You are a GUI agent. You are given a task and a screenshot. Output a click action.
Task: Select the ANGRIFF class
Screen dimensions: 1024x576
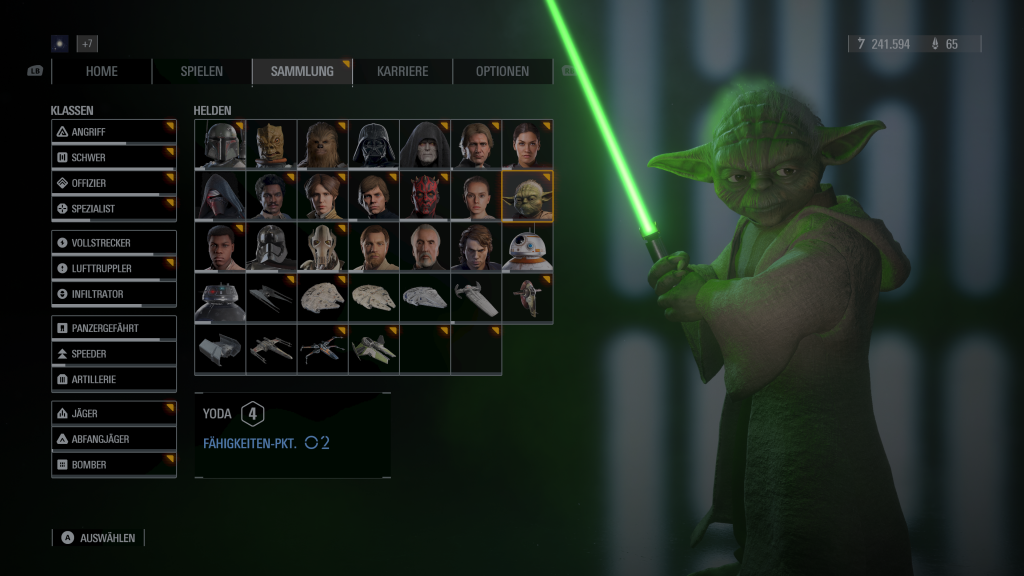point(114,132)
